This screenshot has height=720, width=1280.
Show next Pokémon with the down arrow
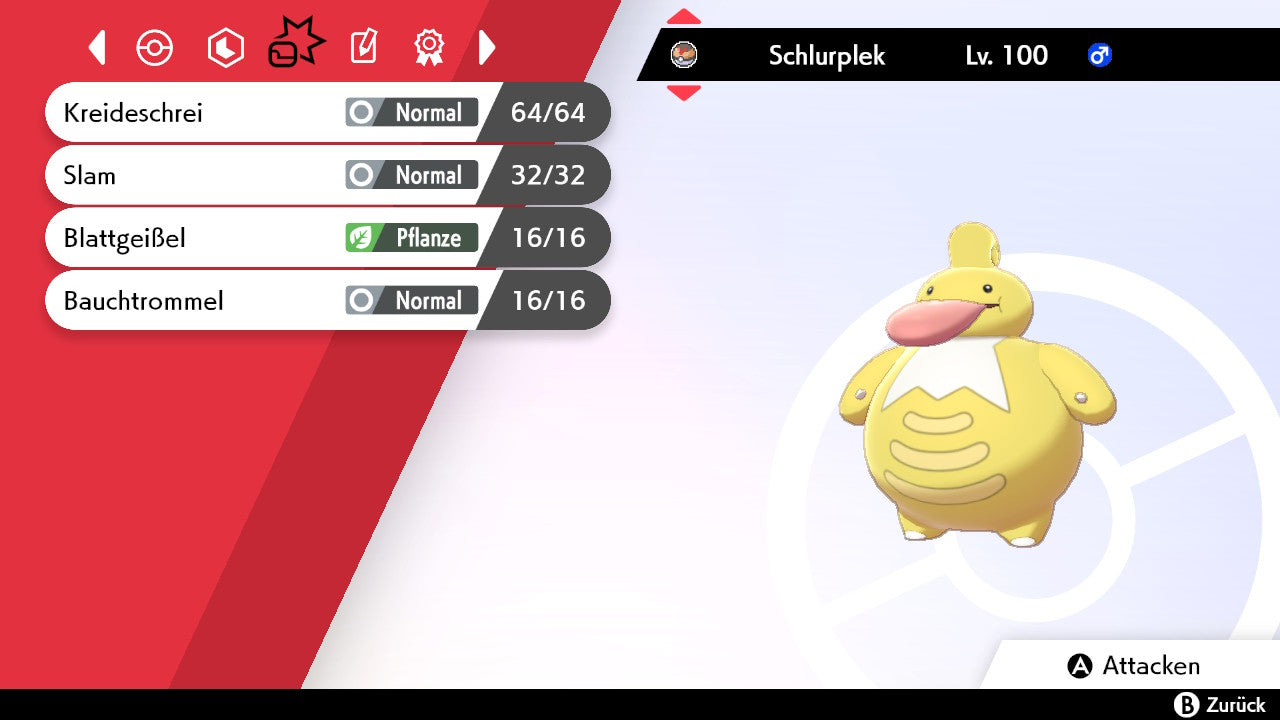[684, 93]
